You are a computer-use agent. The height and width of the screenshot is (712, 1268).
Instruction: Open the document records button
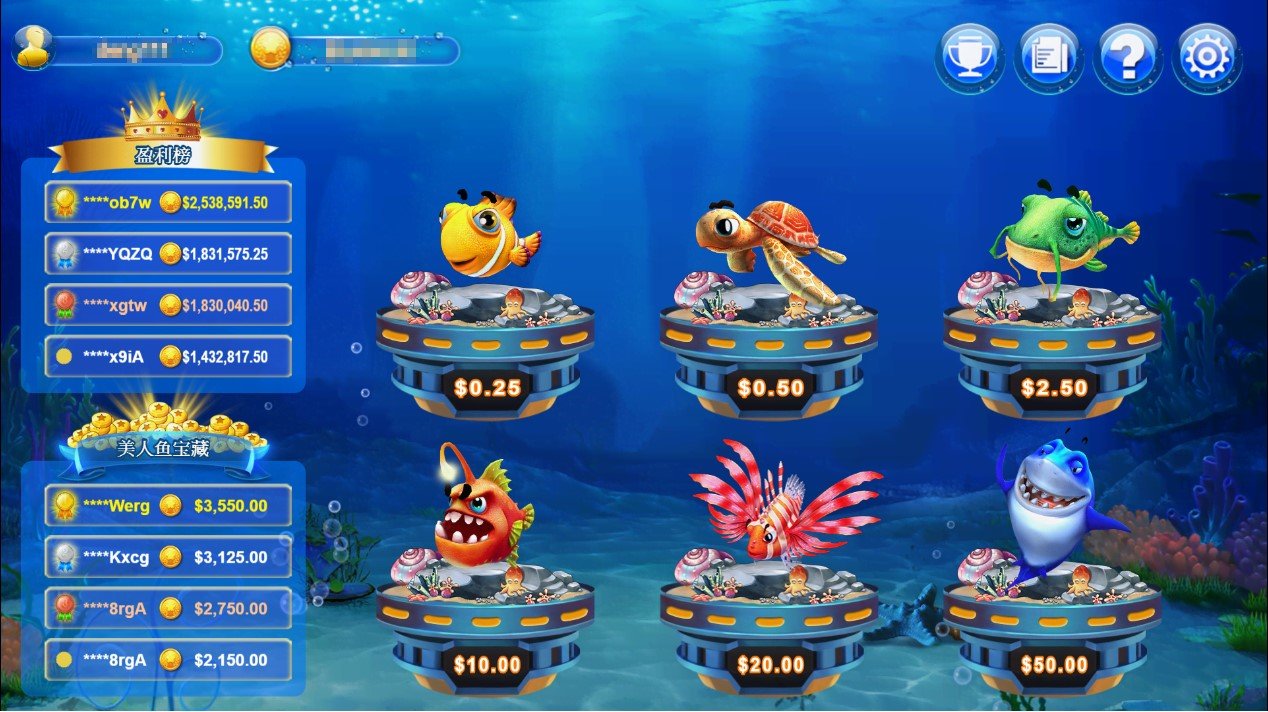coord(1048,57)
